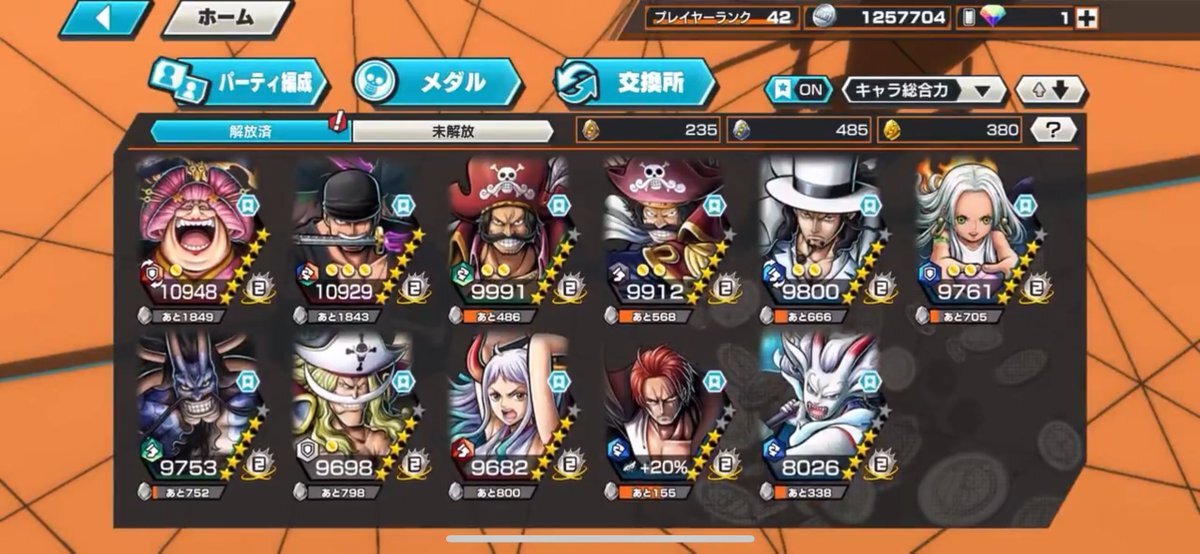This screenshot has width=1200, height=554.
Task: Return to ホーム screen
Action: pos(226,18)
